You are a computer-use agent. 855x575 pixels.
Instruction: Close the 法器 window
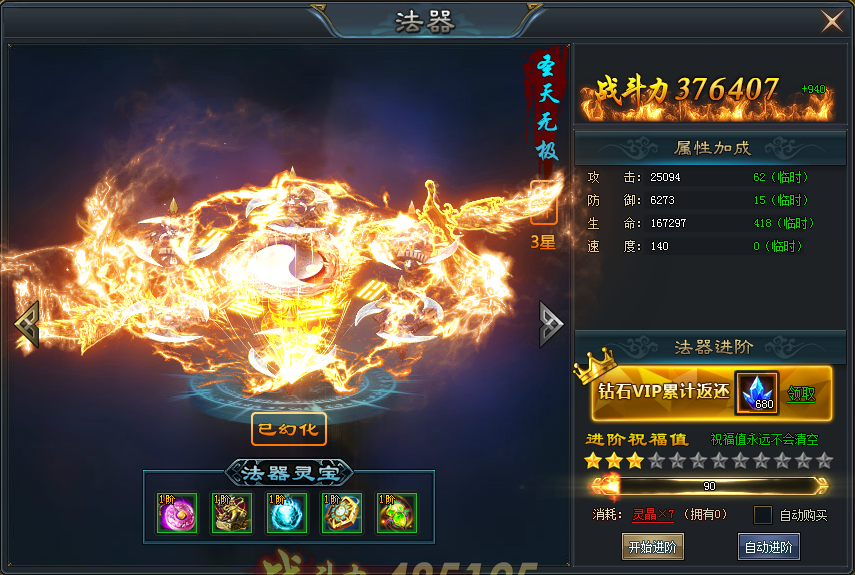click(831, 21)
